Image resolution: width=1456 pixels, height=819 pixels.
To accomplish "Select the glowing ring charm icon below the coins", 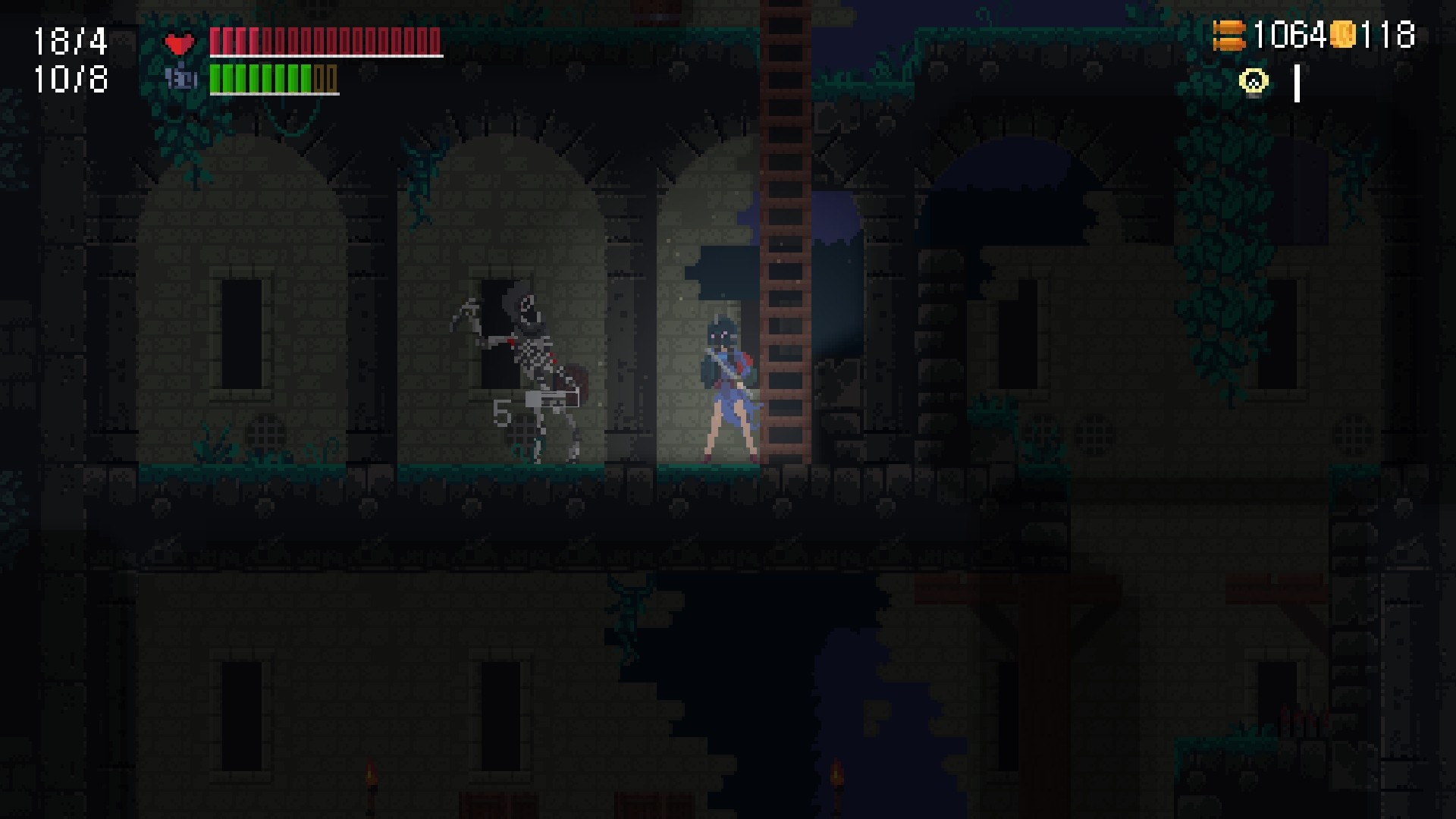I will point(1253,80).
